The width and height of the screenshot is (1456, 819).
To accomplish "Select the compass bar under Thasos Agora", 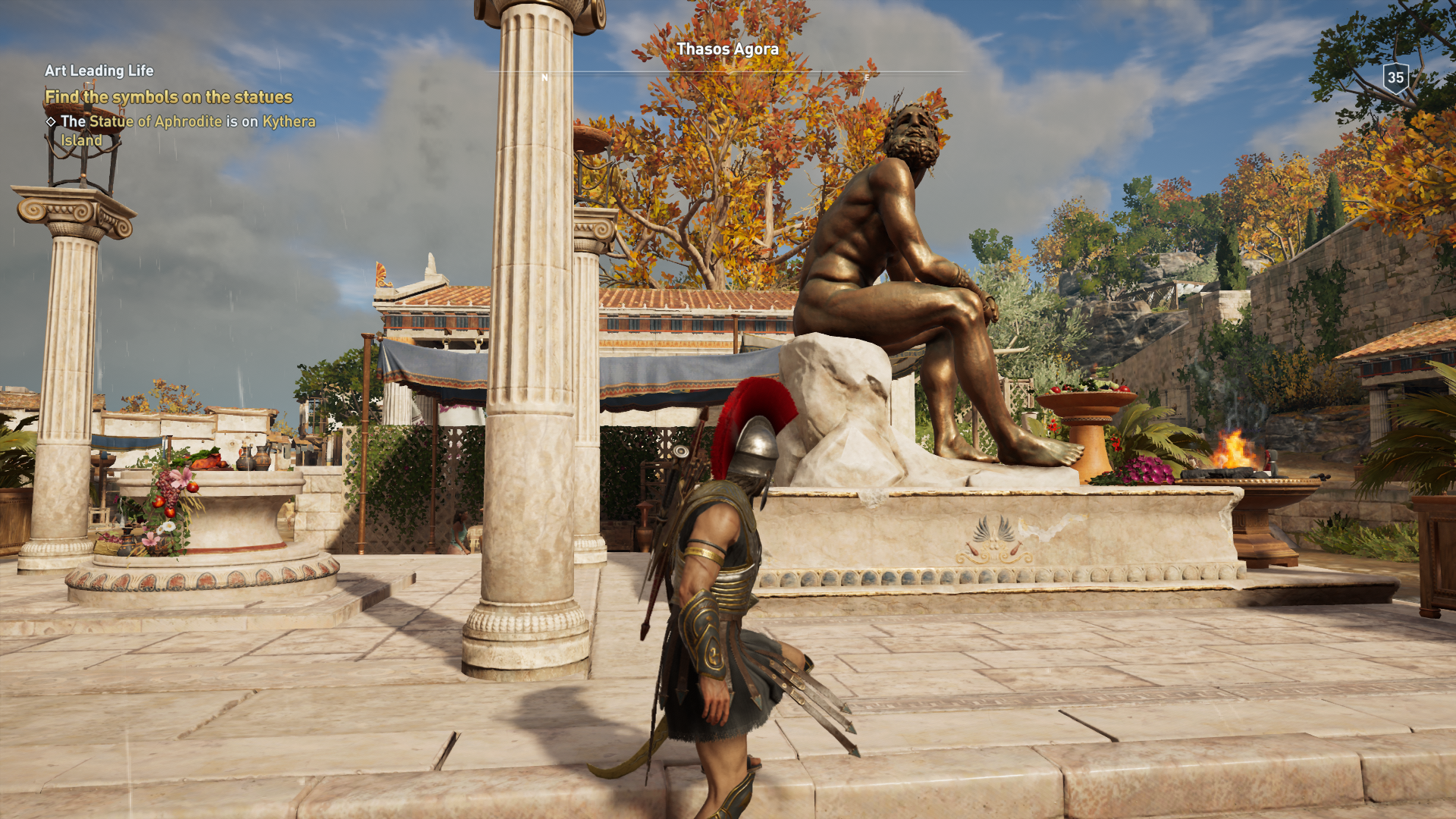I will (x=726, y=74).
